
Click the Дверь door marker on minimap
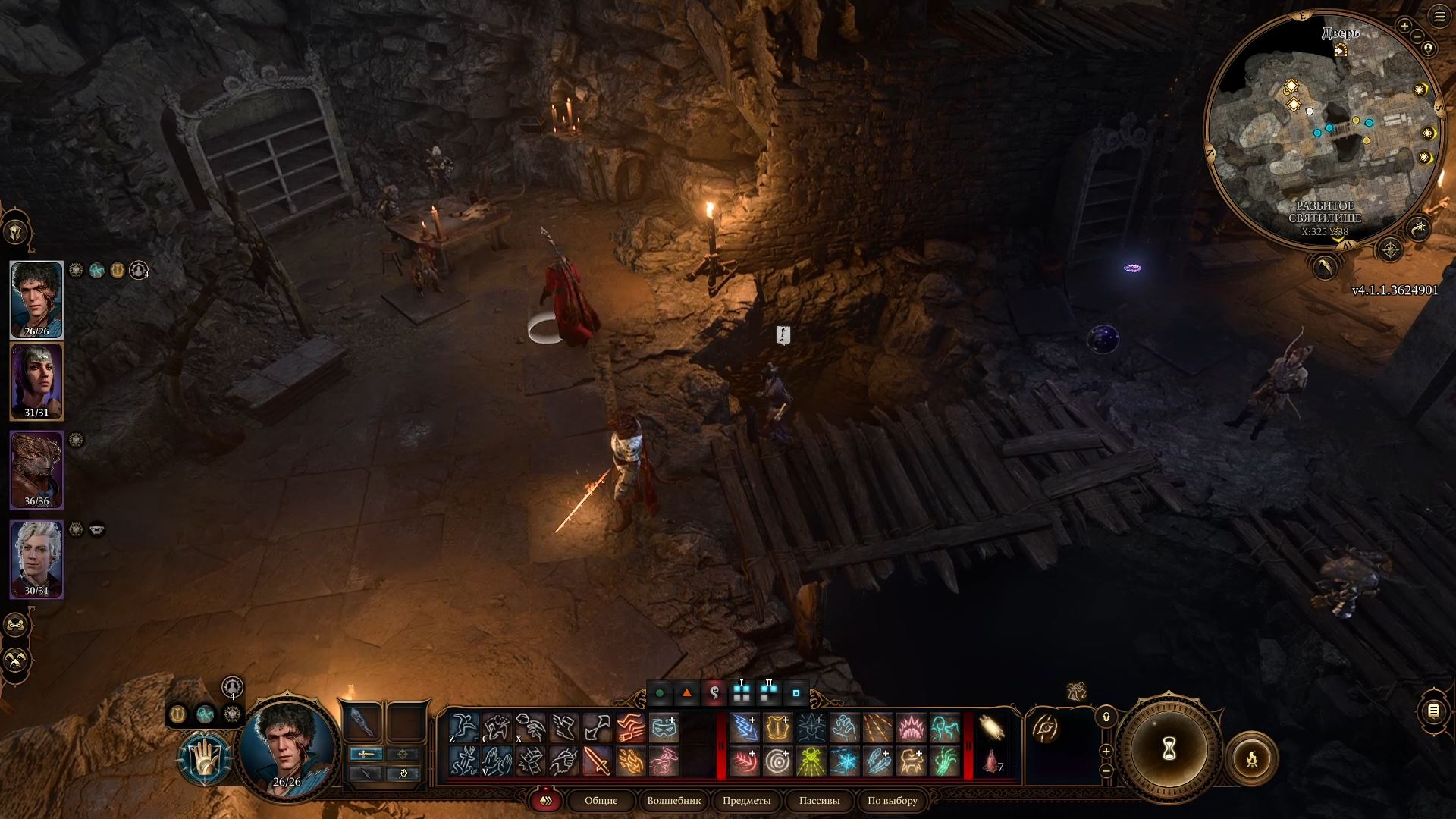(1341, 50)
